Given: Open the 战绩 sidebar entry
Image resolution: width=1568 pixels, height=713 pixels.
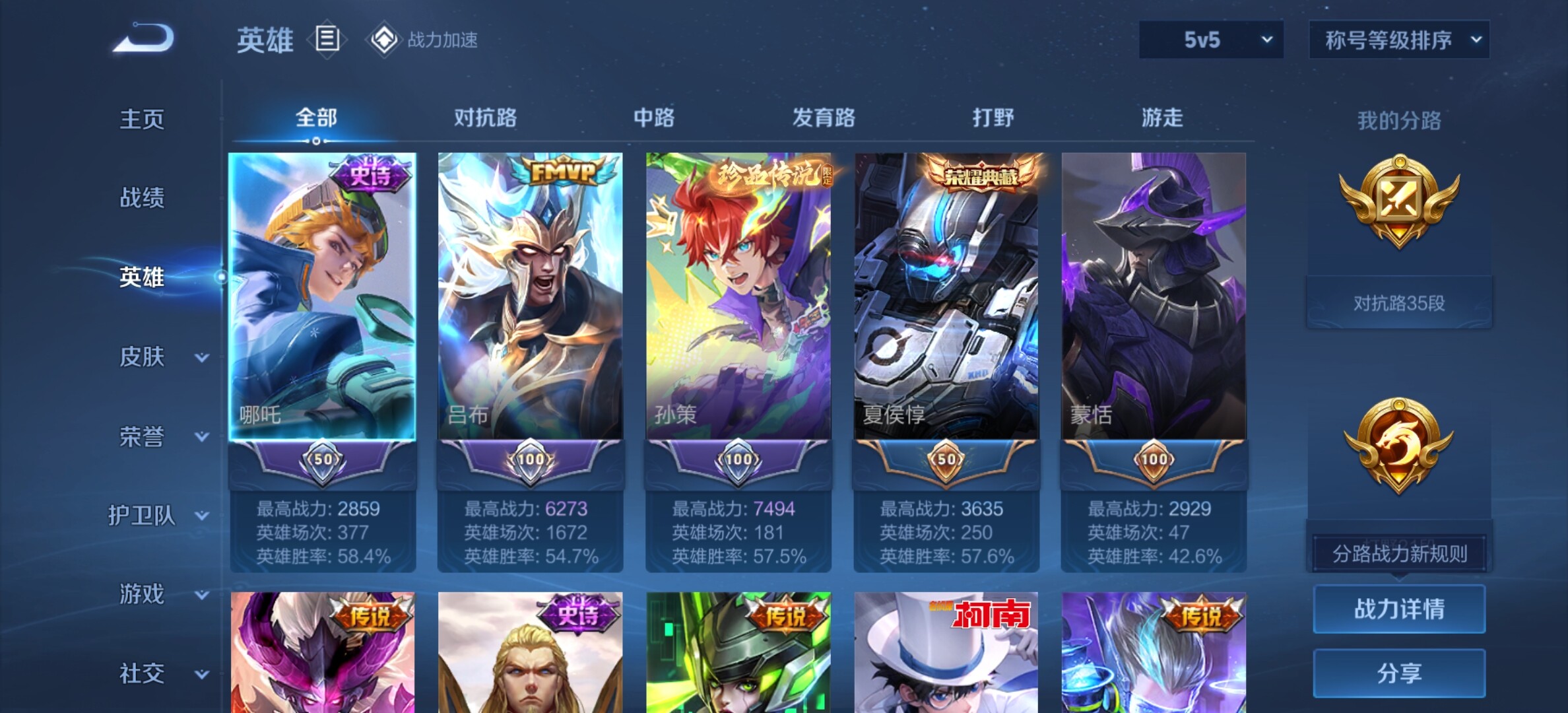Looking at the screenshot, I should coord(142,197).
